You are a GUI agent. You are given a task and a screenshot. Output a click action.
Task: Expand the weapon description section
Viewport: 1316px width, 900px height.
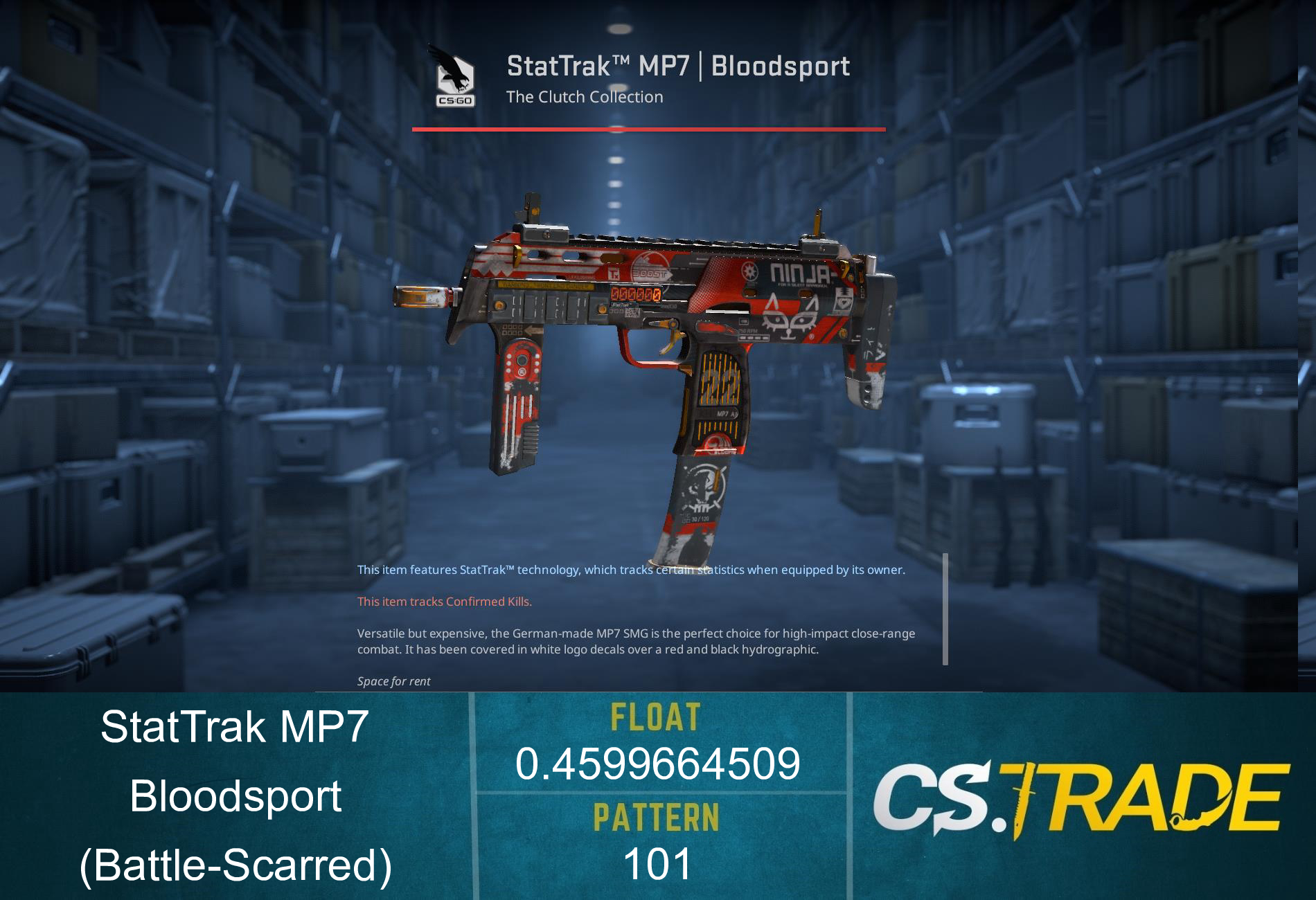[x=637, y=641]
